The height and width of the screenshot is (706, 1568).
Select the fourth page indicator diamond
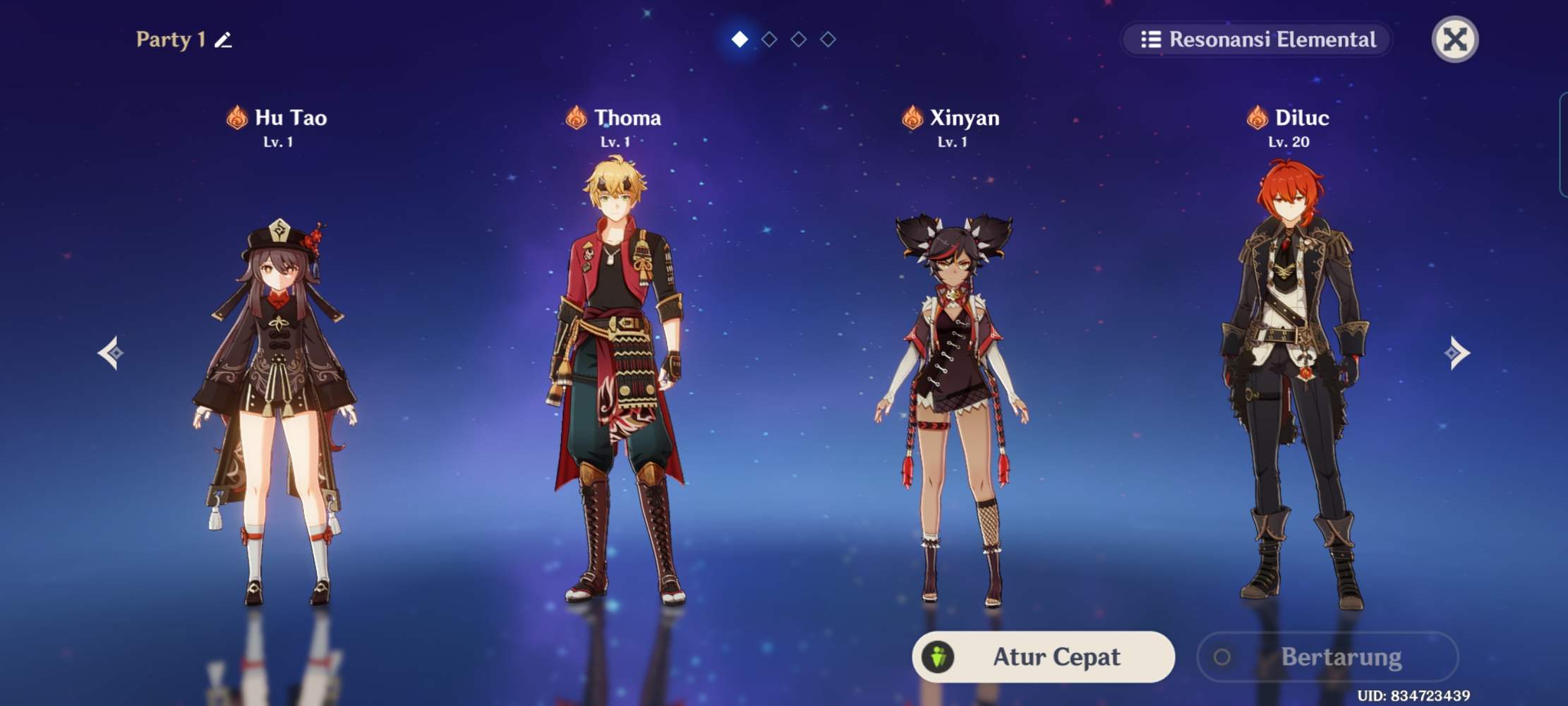pos(828,40)
